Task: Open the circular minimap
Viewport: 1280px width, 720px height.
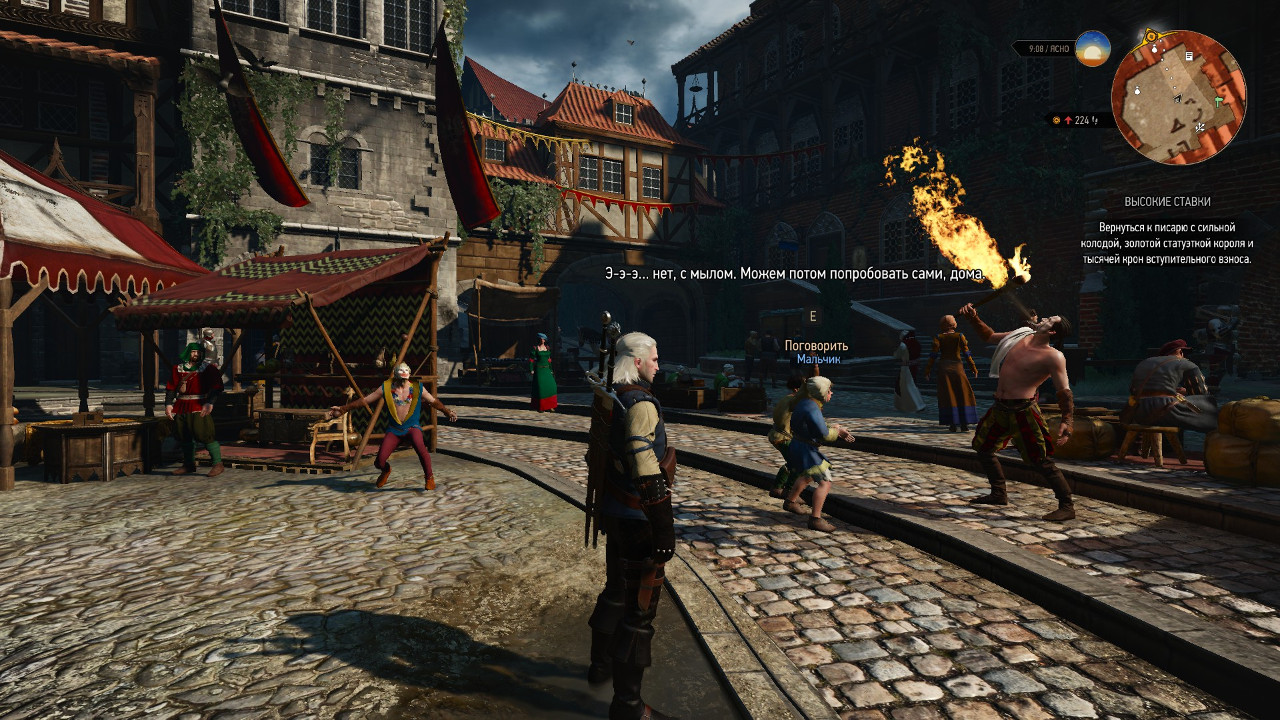Action: tap(1178, 97)
